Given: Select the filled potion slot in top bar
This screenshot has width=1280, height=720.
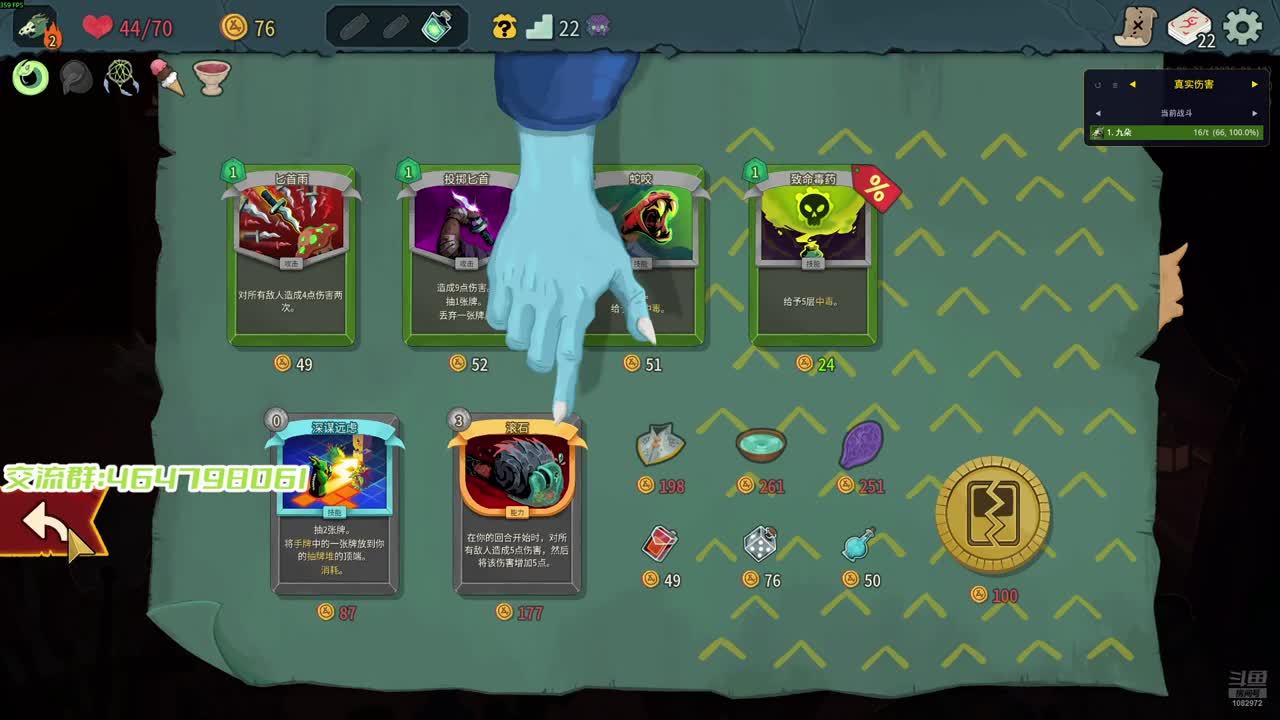Looking at the screenshot, I should pyautogui.click(x=437, y=27).
